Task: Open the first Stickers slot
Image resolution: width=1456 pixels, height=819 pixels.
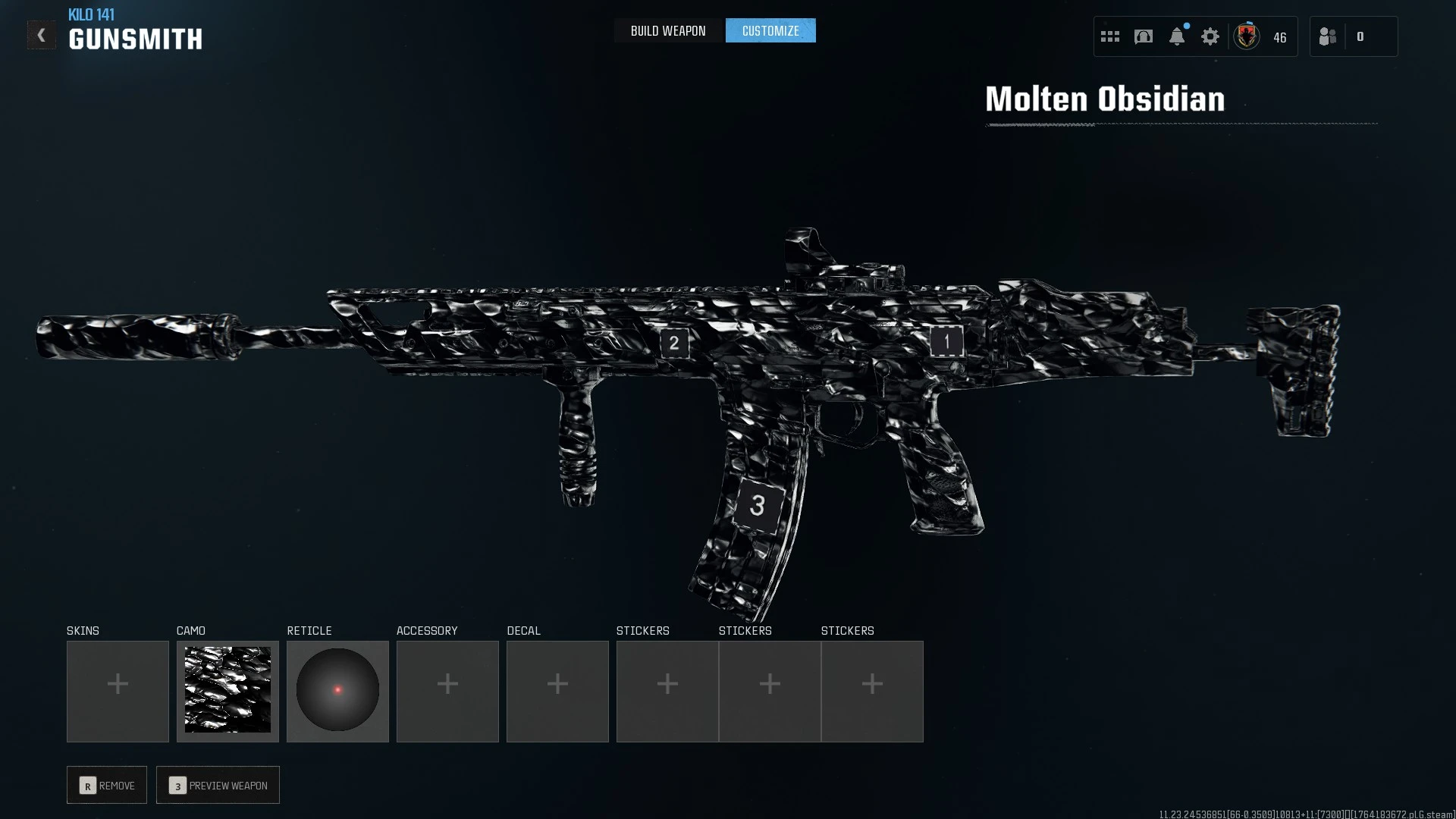Action: tap(667, 690)
